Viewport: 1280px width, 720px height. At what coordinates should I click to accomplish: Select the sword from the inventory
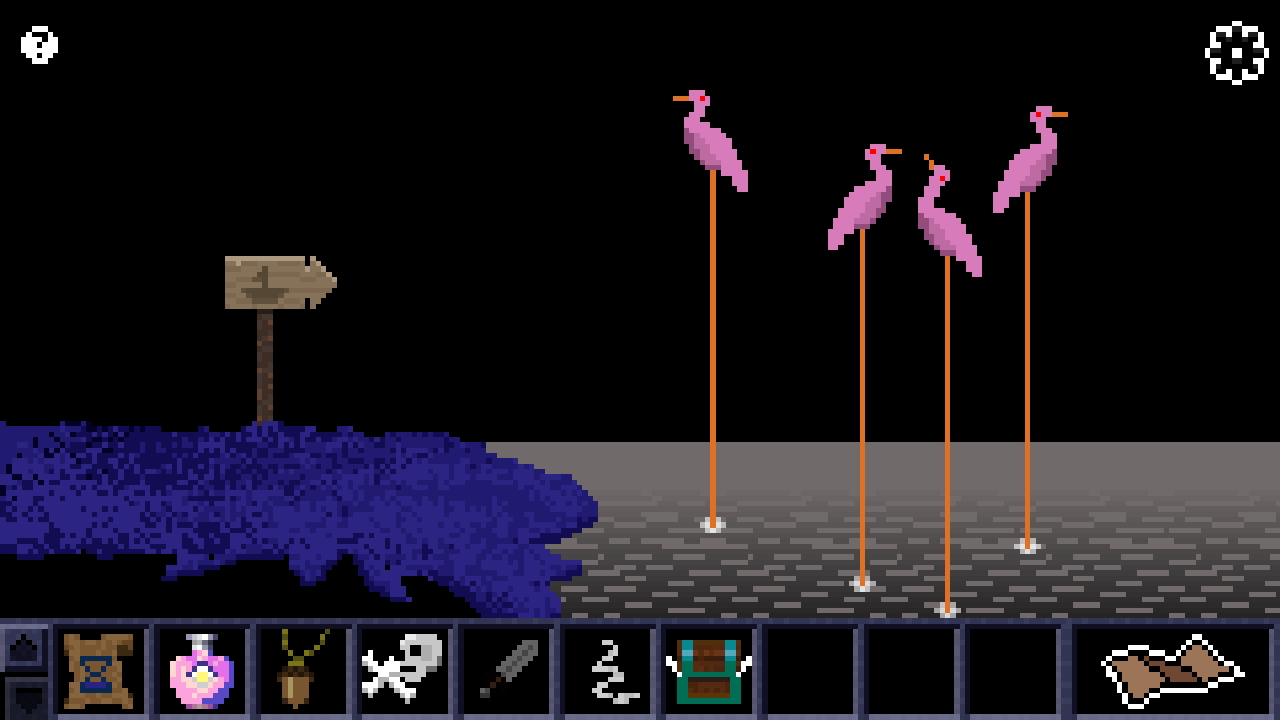[x=505, y=672]
